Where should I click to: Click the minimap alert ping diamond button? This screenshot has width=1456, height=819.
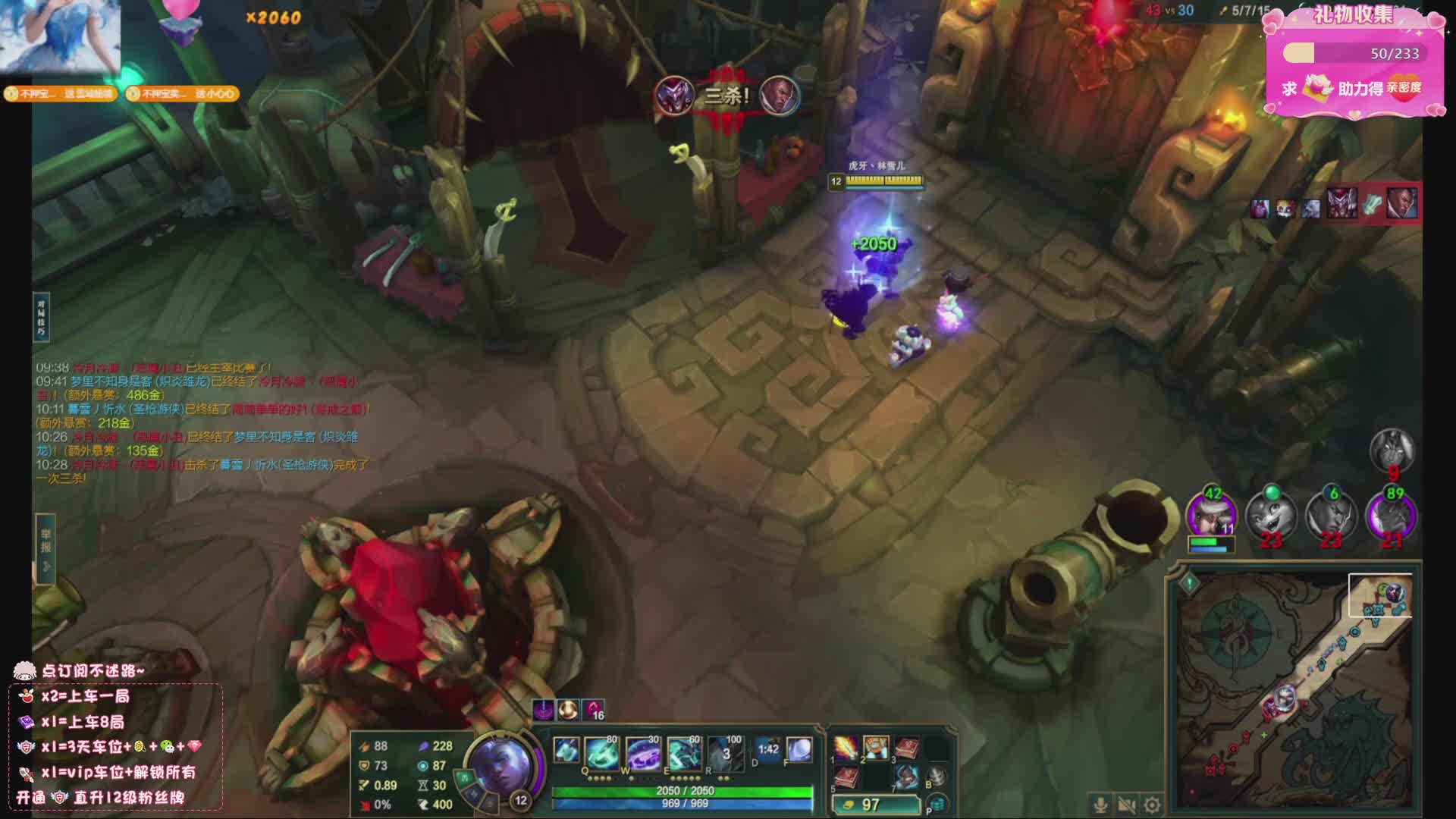(x=1189, y=582)
